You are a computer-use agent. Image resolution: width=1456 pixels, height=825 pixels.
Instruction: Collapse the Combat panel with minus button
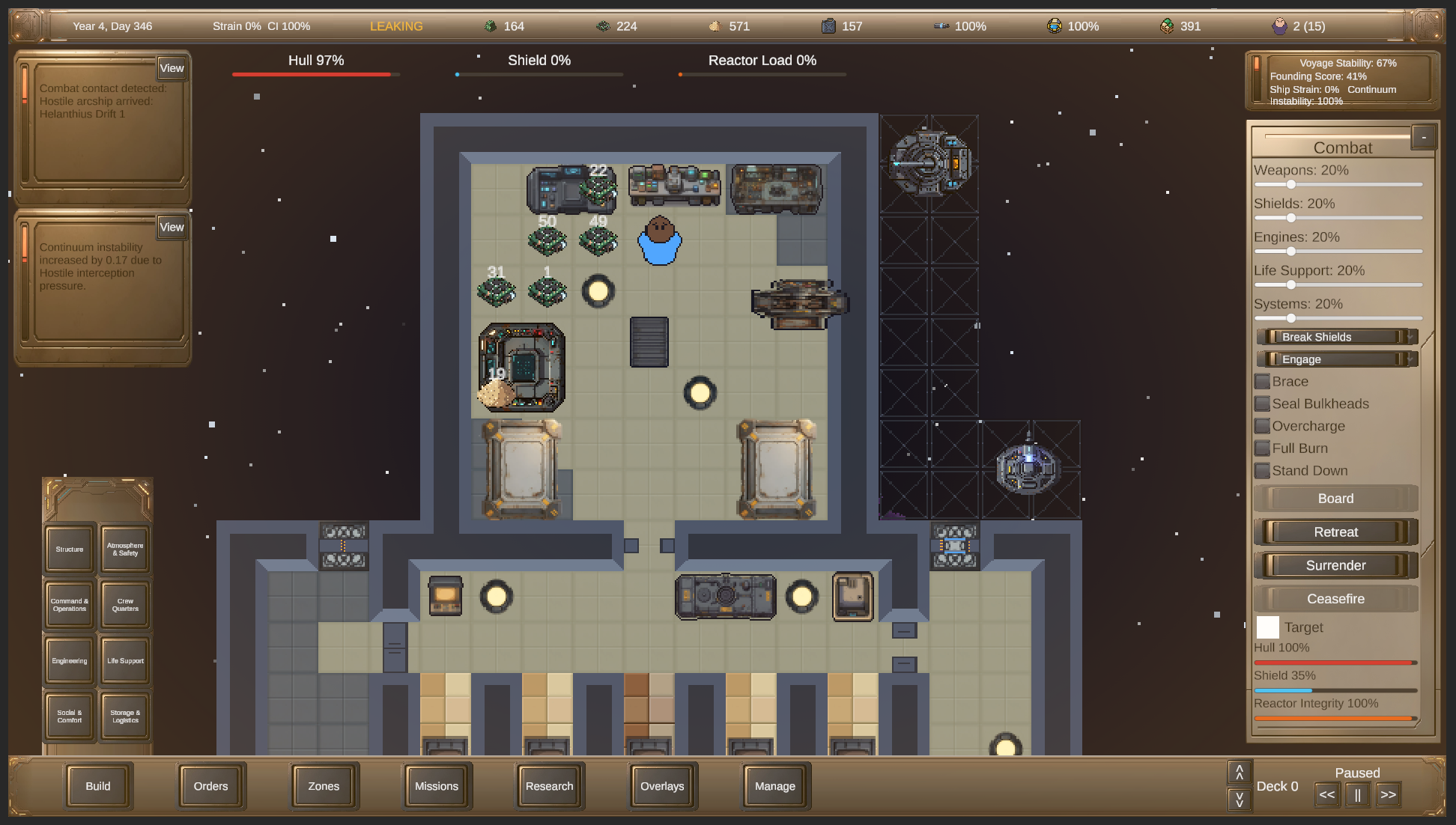point(1424,137)
